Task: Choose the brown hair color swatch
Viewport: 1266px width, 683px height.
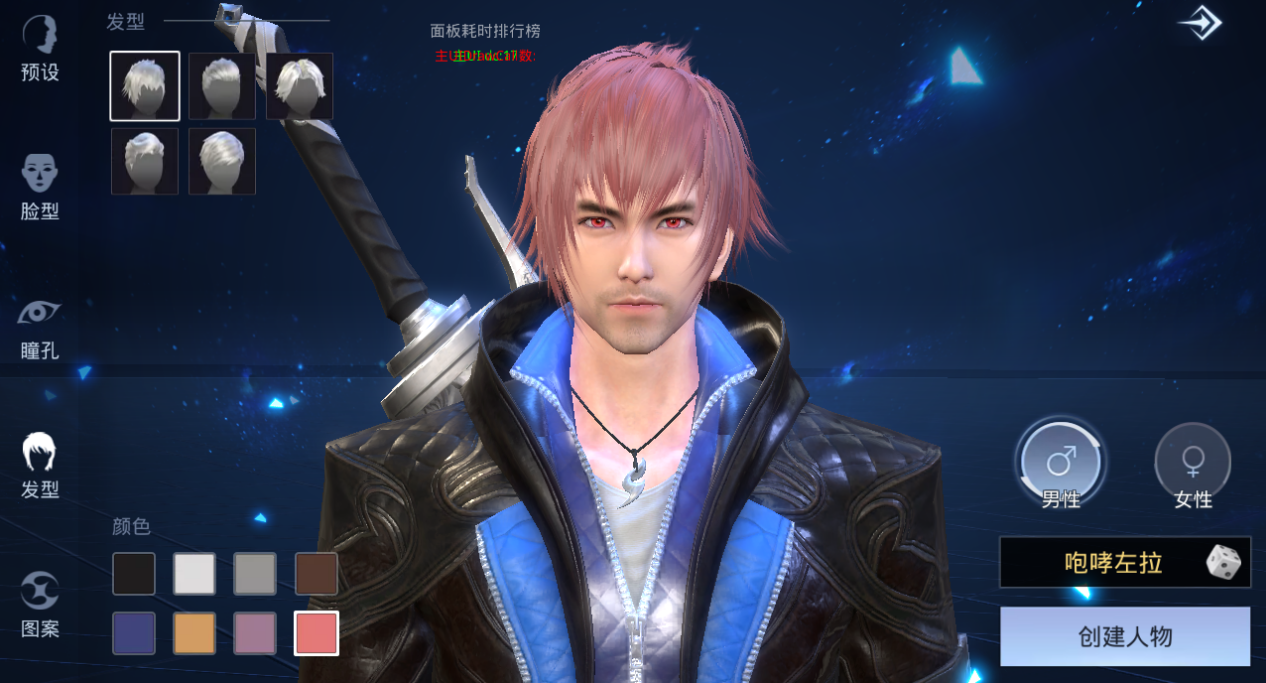Action: click(x=316, y=574)
